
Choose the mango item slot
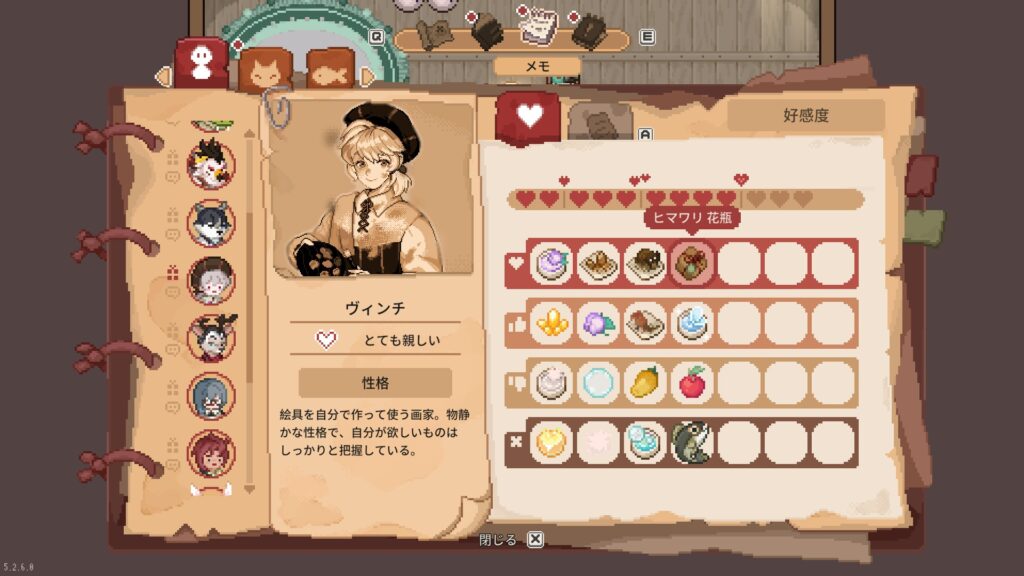[x=645, y=382]
